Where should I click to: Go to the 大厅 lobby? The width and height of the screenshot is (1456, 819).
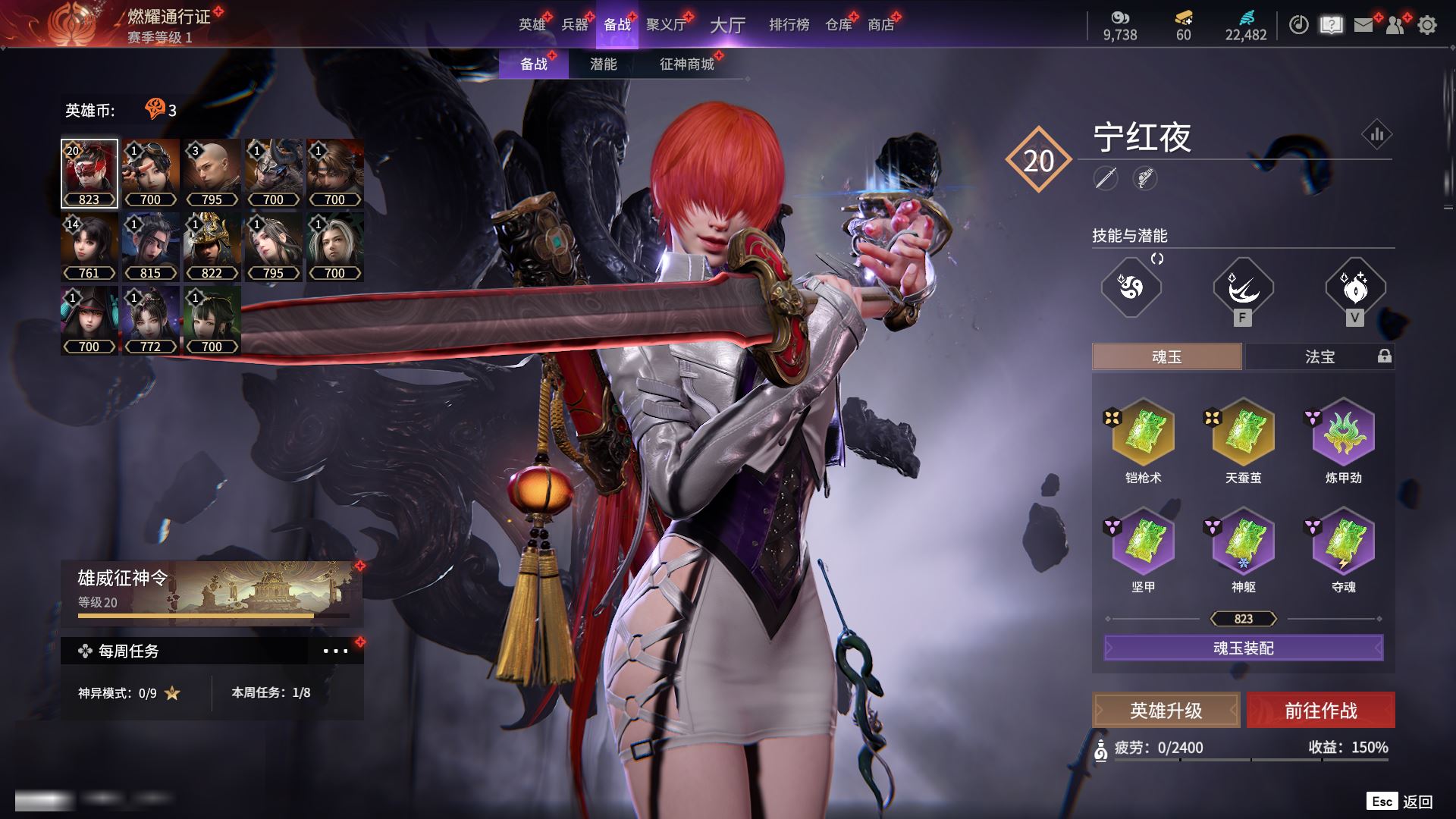click(x=727, y=25)
